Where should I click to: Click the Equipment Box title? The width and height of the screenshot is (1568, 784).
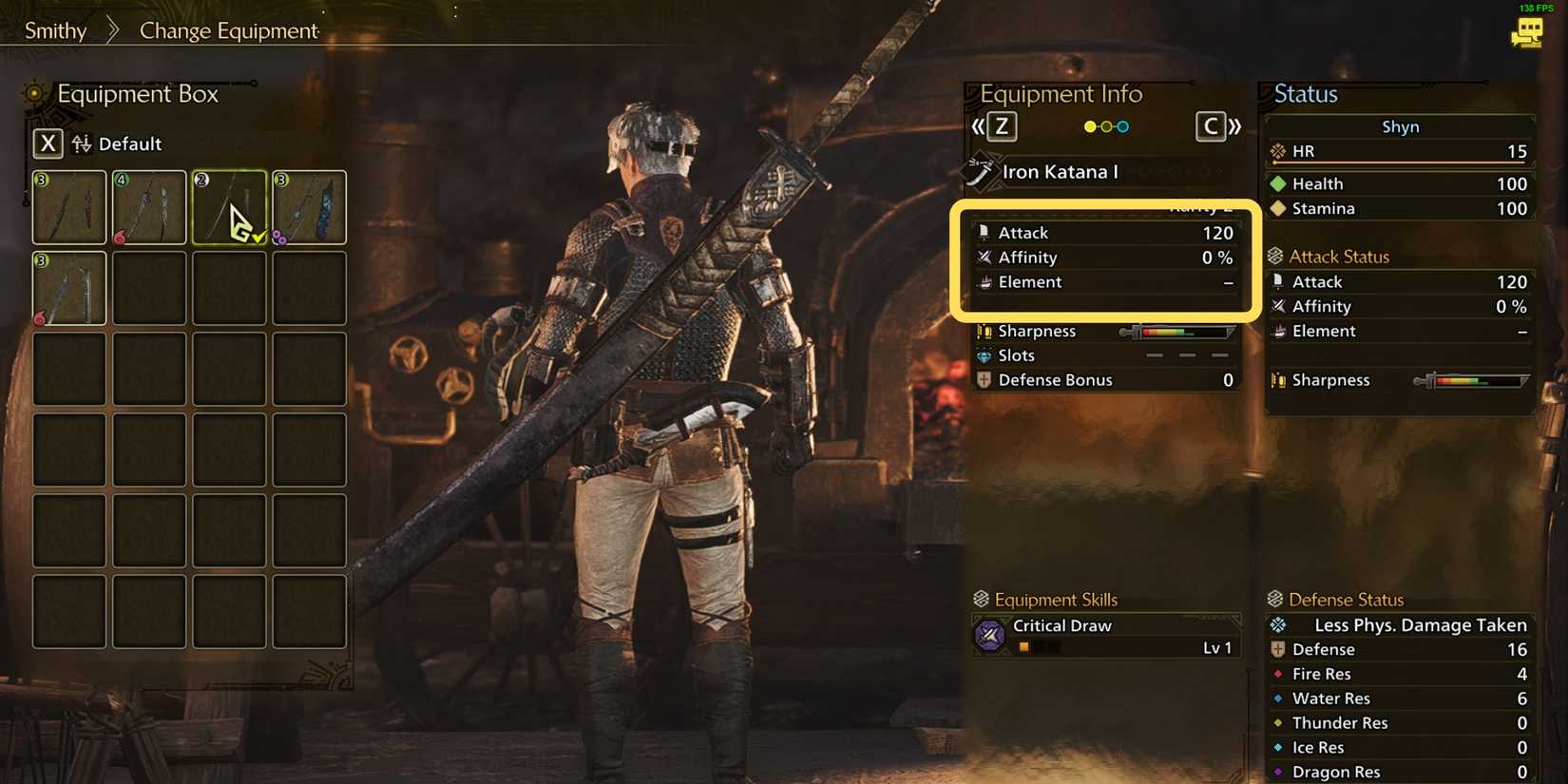(138, 94)
